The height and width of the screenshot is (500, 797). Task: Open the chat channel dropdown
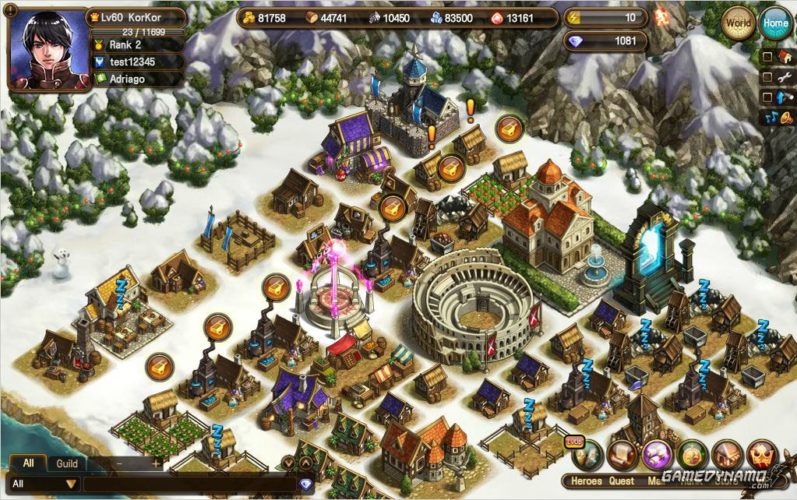click(70, 484)
